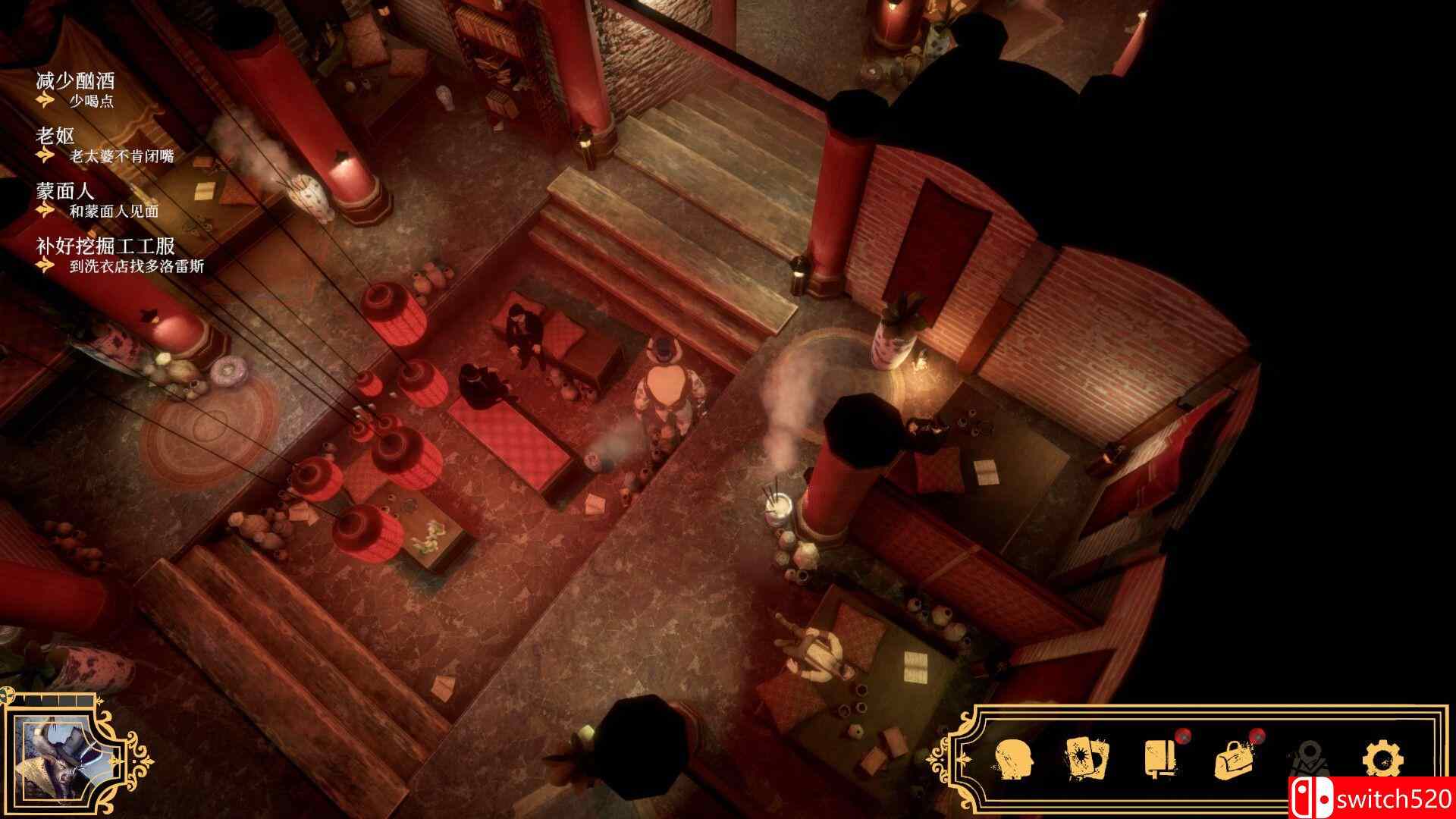This screenshot has height=819, width=1456.
Task: Click the grayed-out map icon
Action: (x=1310, y=757)
